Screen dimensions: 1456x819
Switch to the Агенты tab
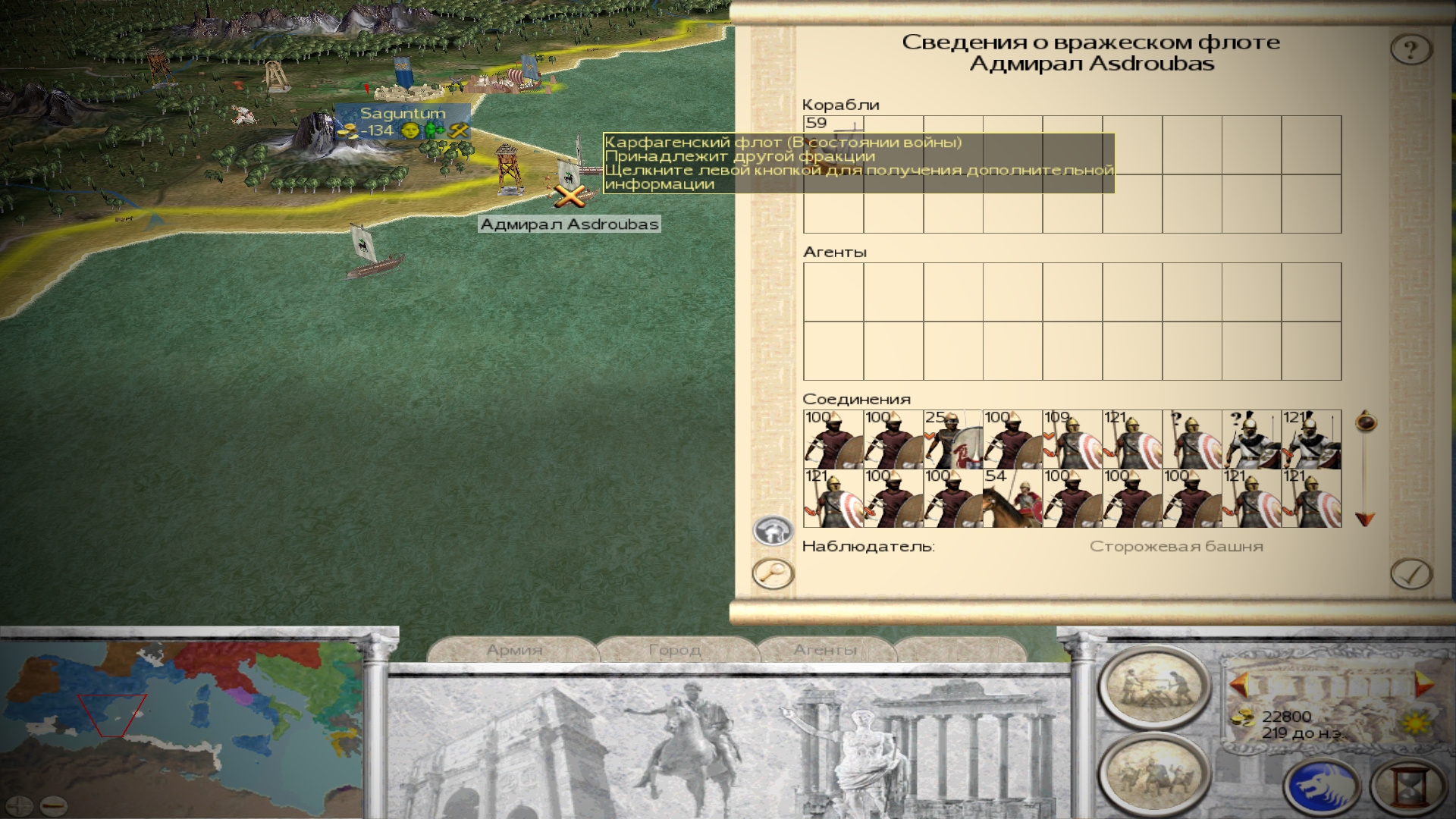coord(825,650)
